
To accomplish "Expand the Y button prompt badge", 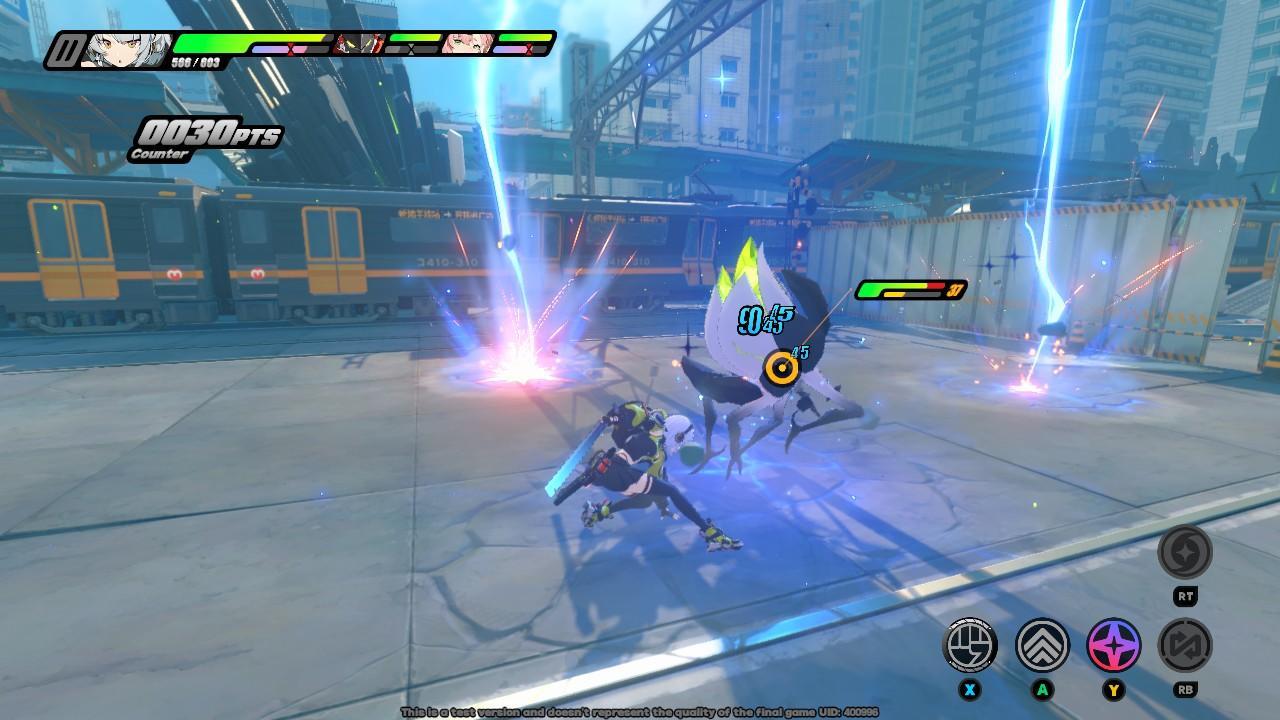I will click(x=1111, y=691).
